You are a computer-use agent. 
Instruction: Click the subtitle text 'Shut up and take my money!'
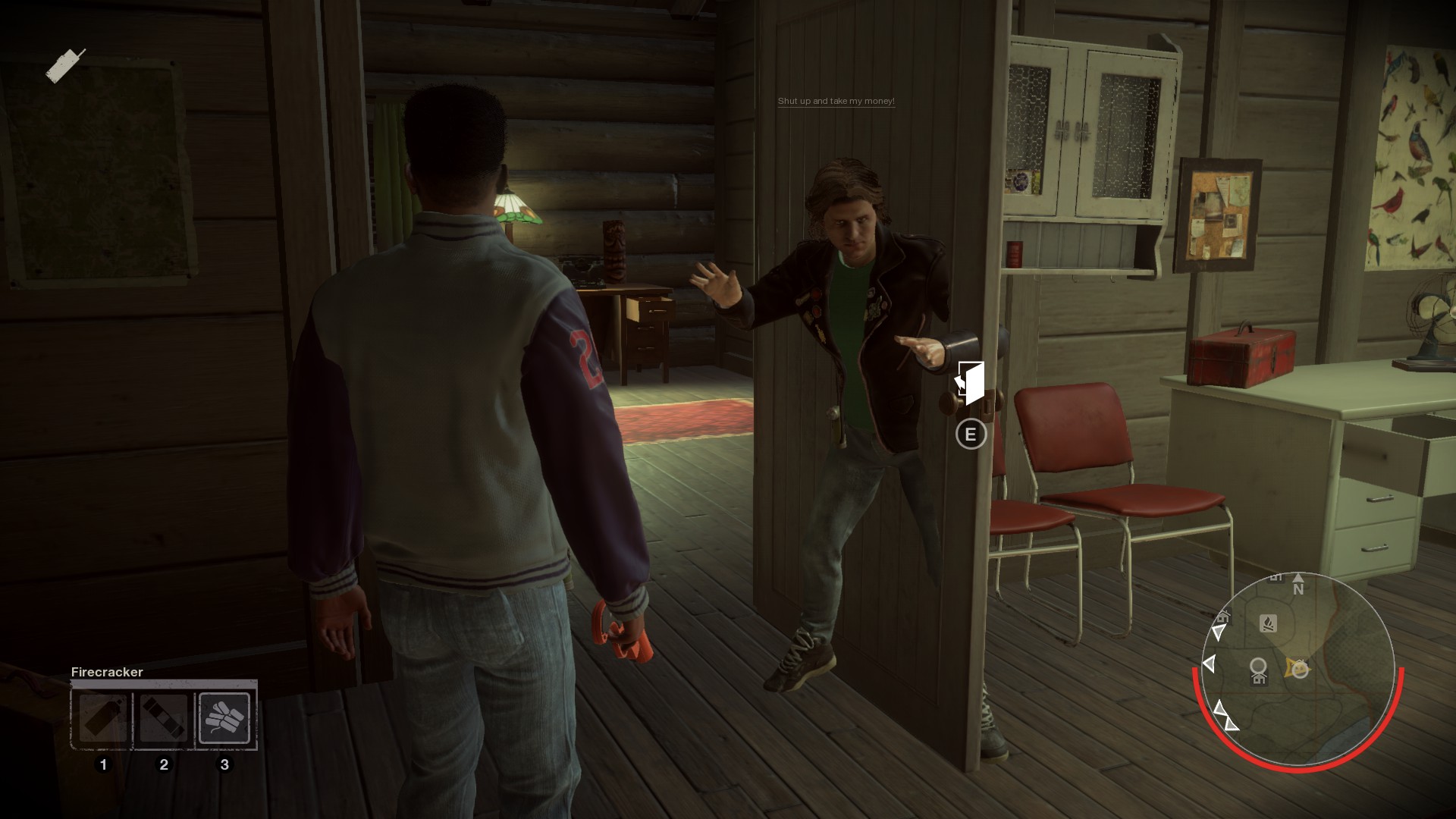(x=835, y=99)
